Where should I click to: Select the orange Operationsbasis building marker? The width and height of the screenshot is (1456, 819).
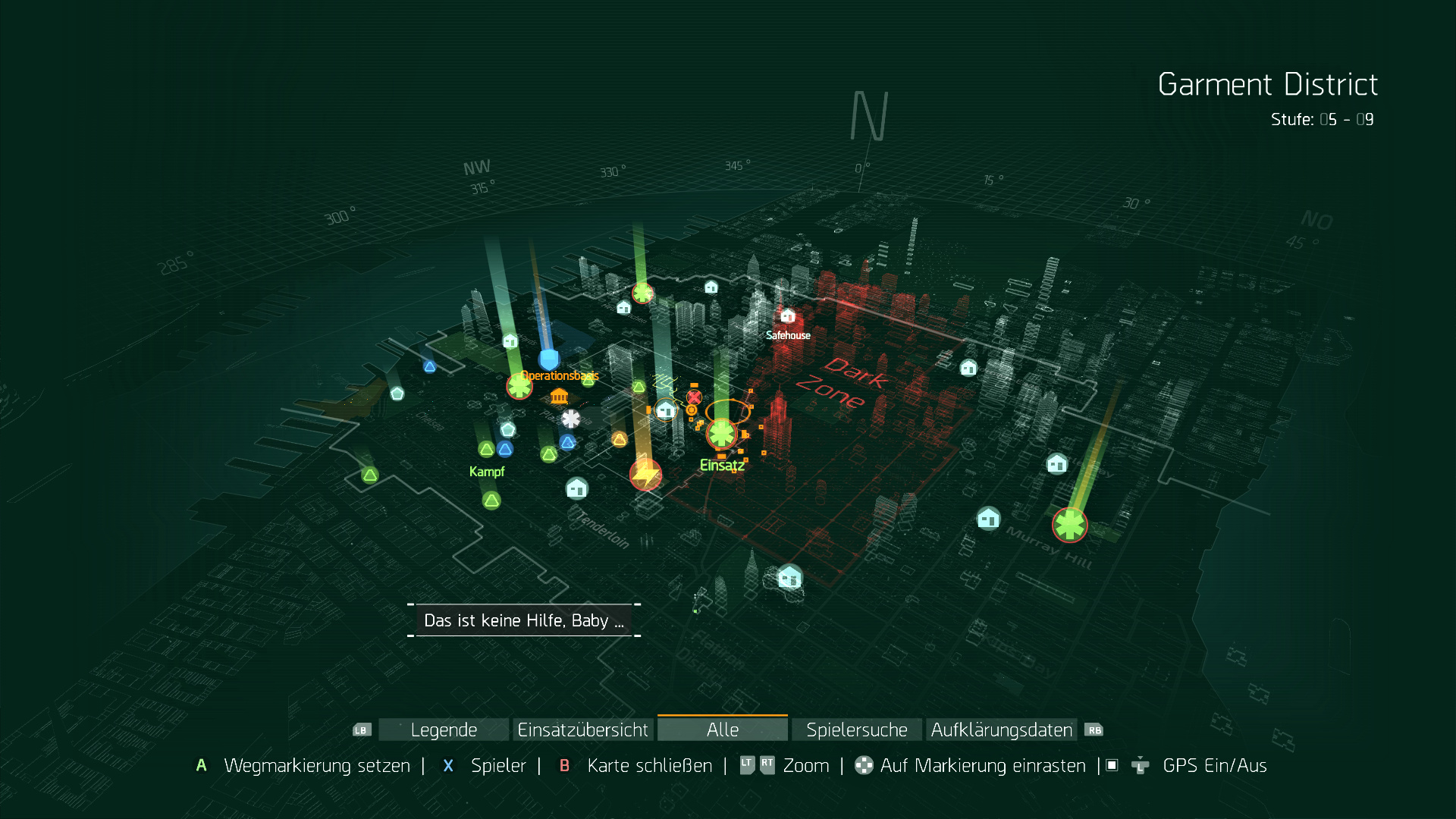coord(559,396)
